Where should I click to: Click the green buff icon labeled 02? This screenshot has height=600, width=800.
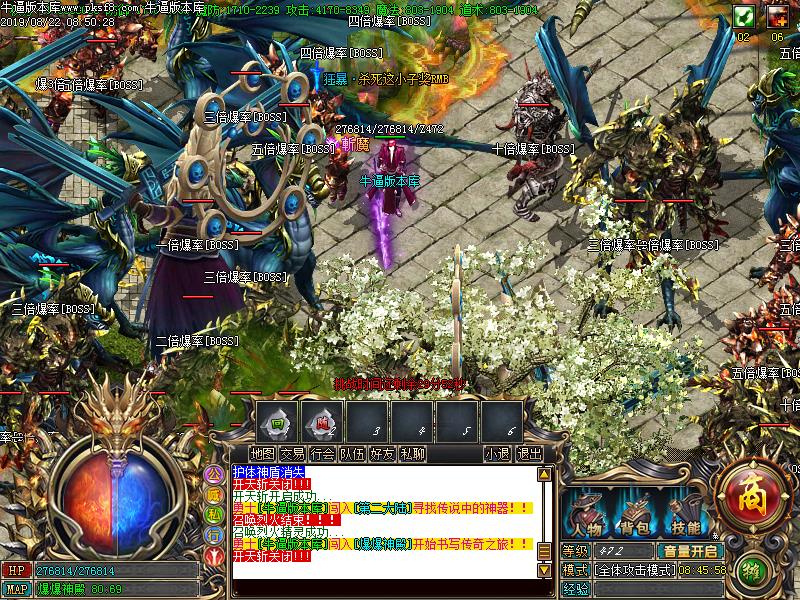743,16
